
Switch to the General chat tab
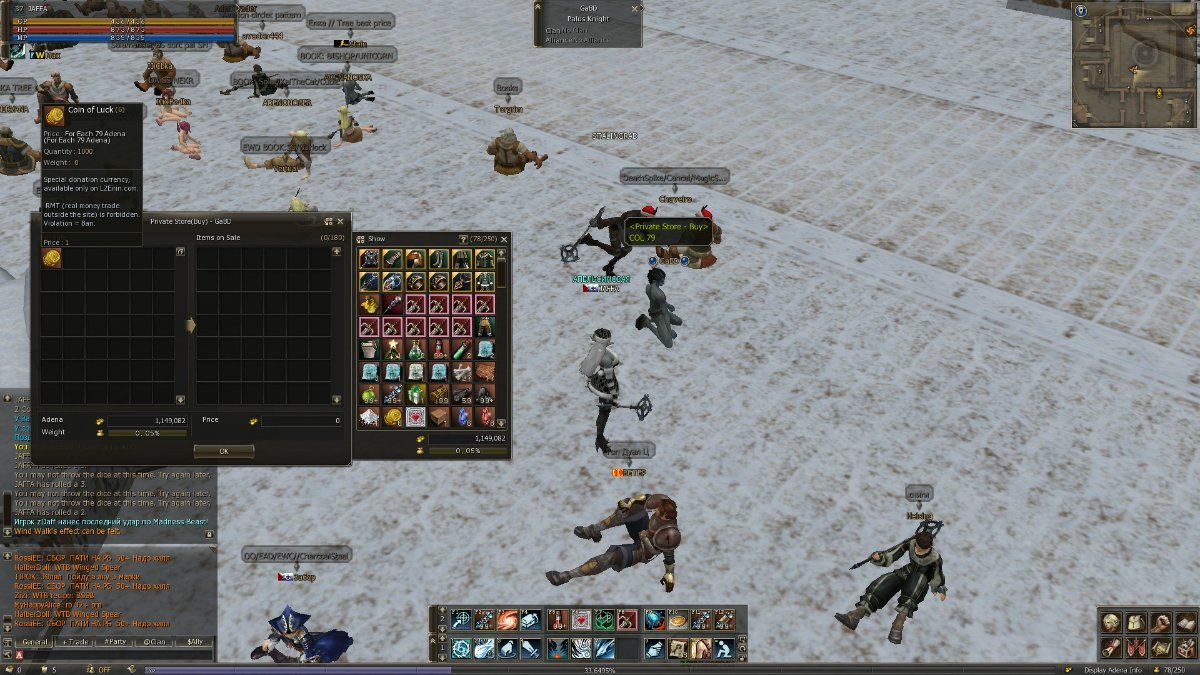click(x=35, y=641)
